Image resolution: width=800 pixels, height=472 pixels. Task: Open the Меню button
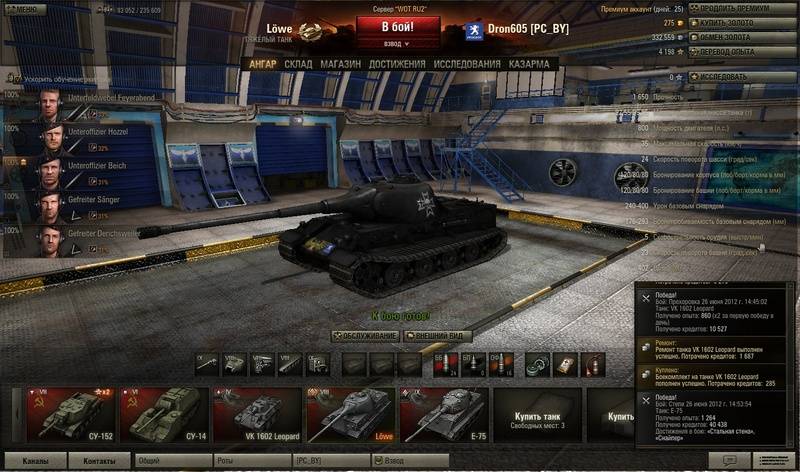(24, 9)
